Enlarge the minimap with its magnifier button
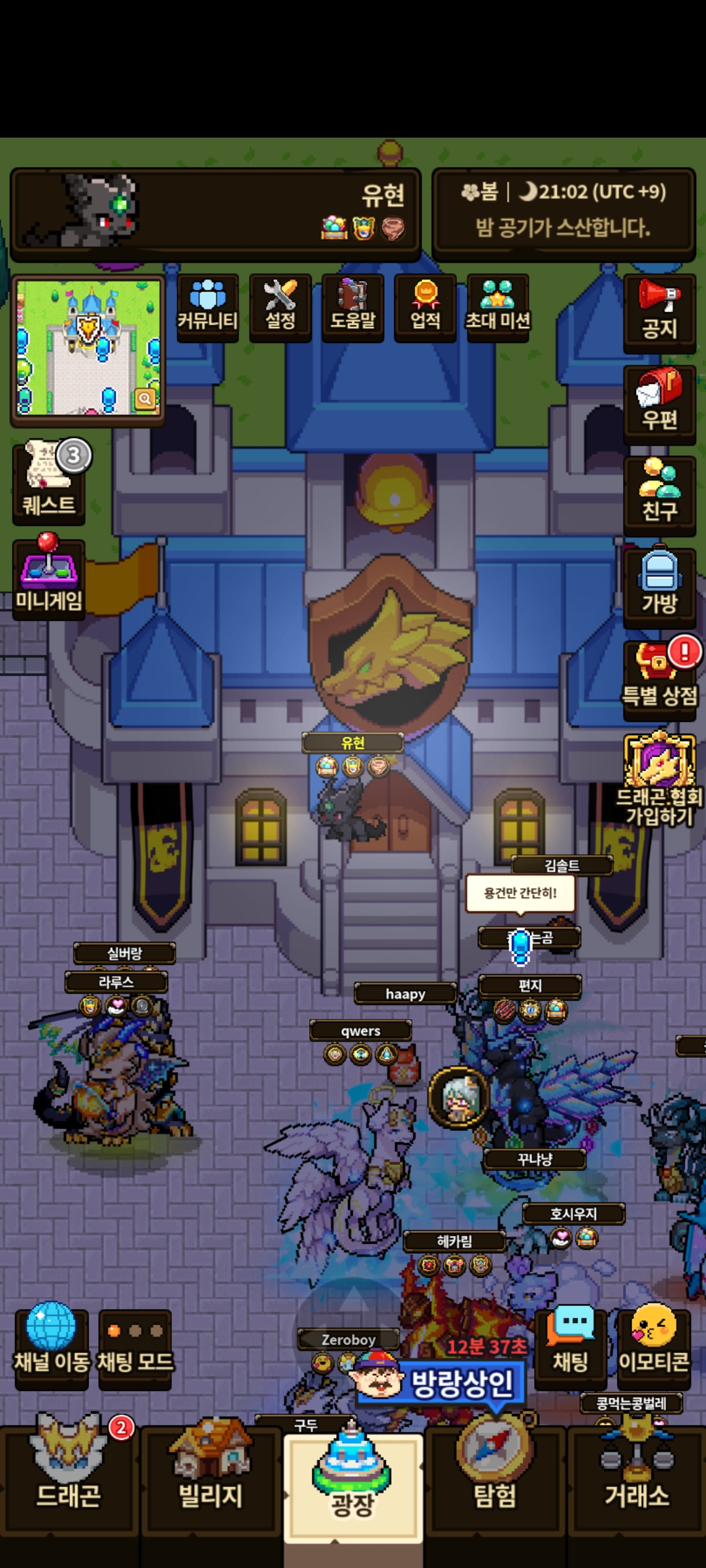Viewport: 706px width, 1568px height. (145, 399)
